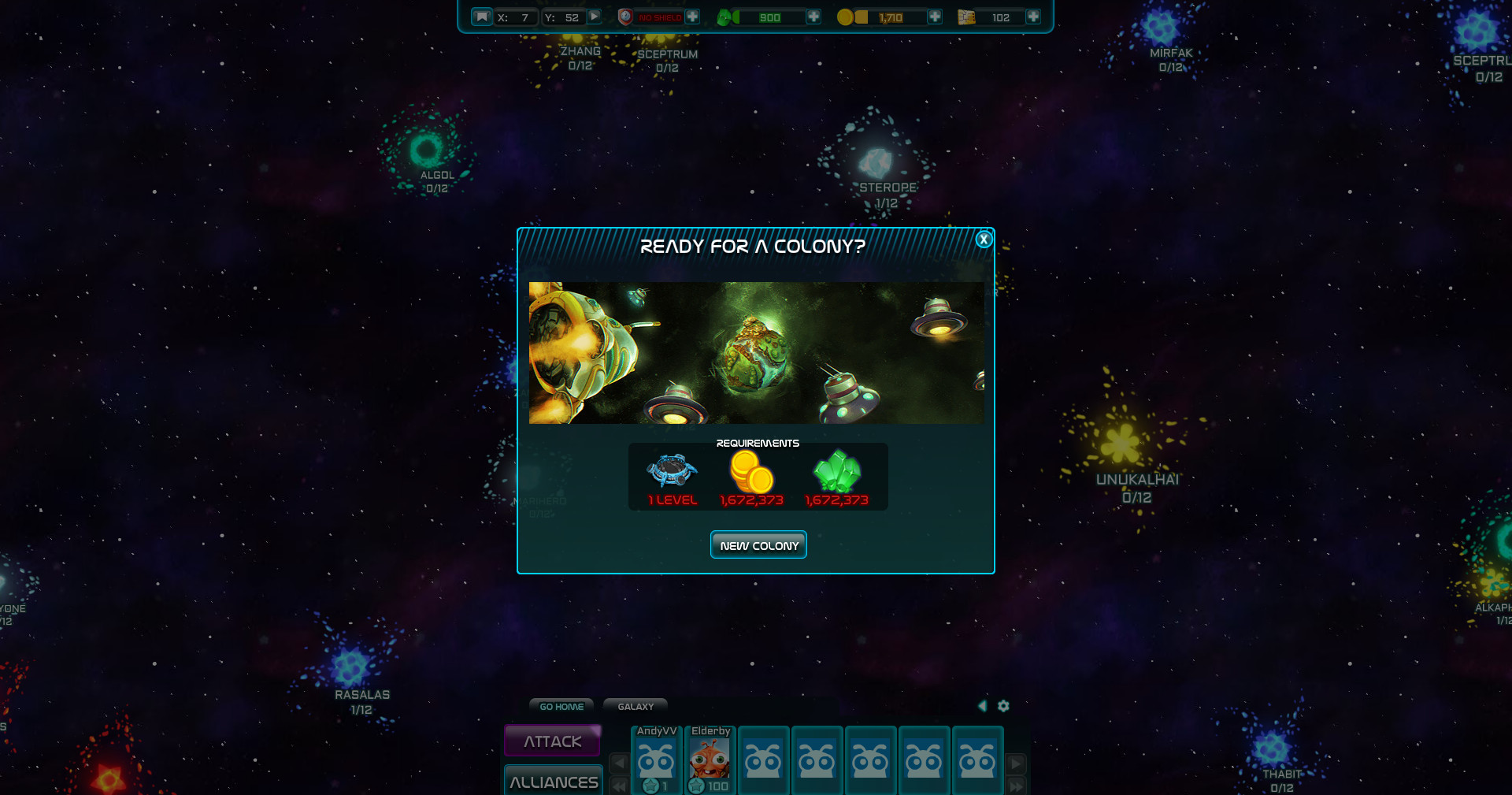
Task: Click the plus button beside the coins counter
Action: 934,16
